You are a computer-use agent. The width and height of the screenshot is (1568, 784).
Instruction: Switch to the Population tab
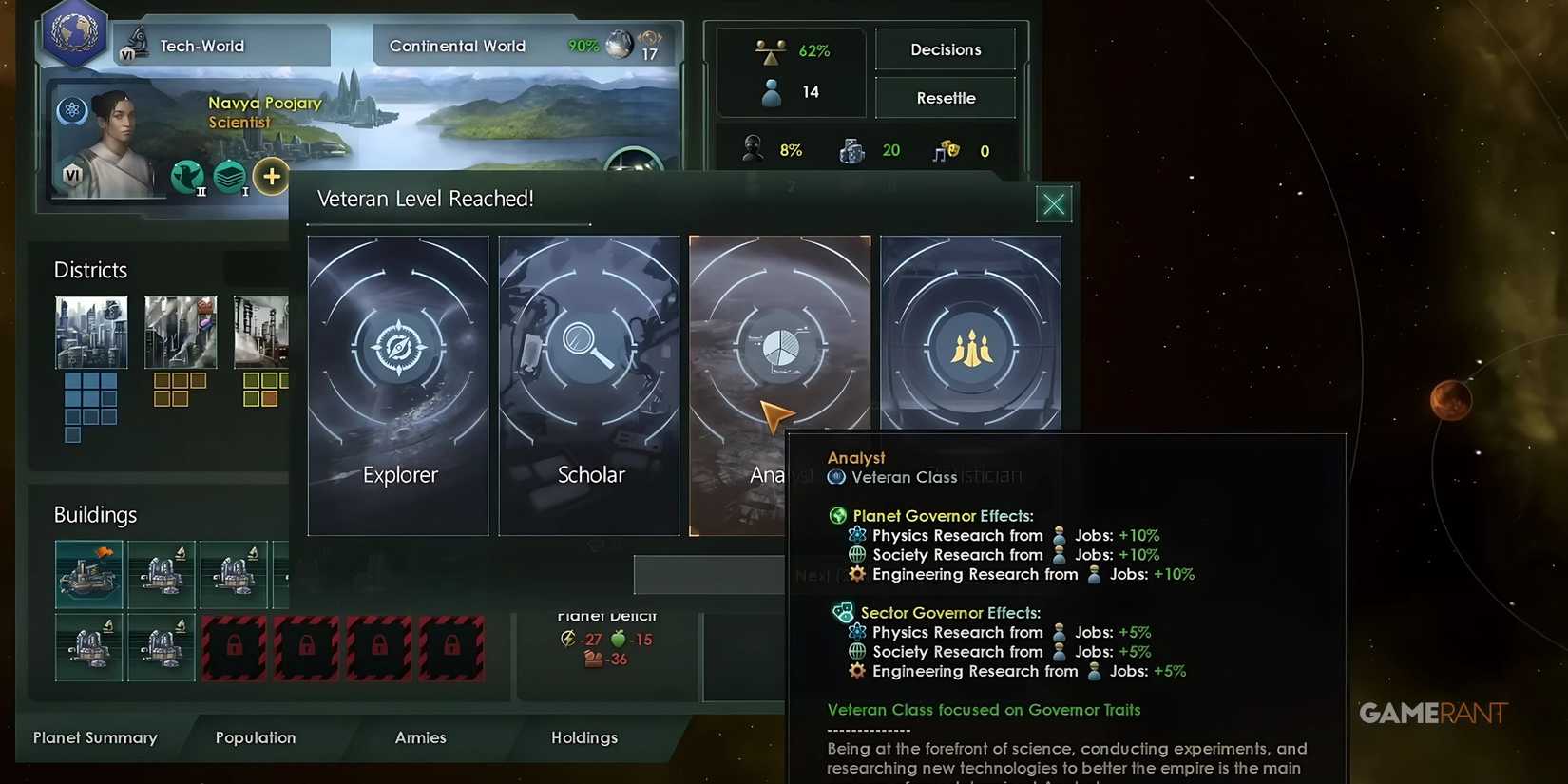[255, 737]
